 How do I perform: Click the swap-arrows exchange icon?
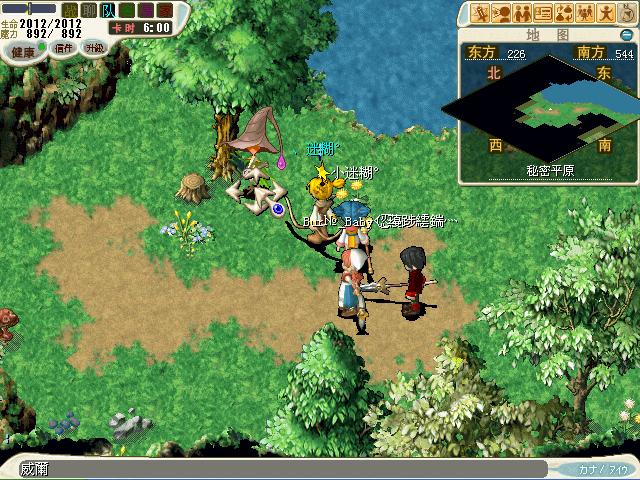(564, 13)
